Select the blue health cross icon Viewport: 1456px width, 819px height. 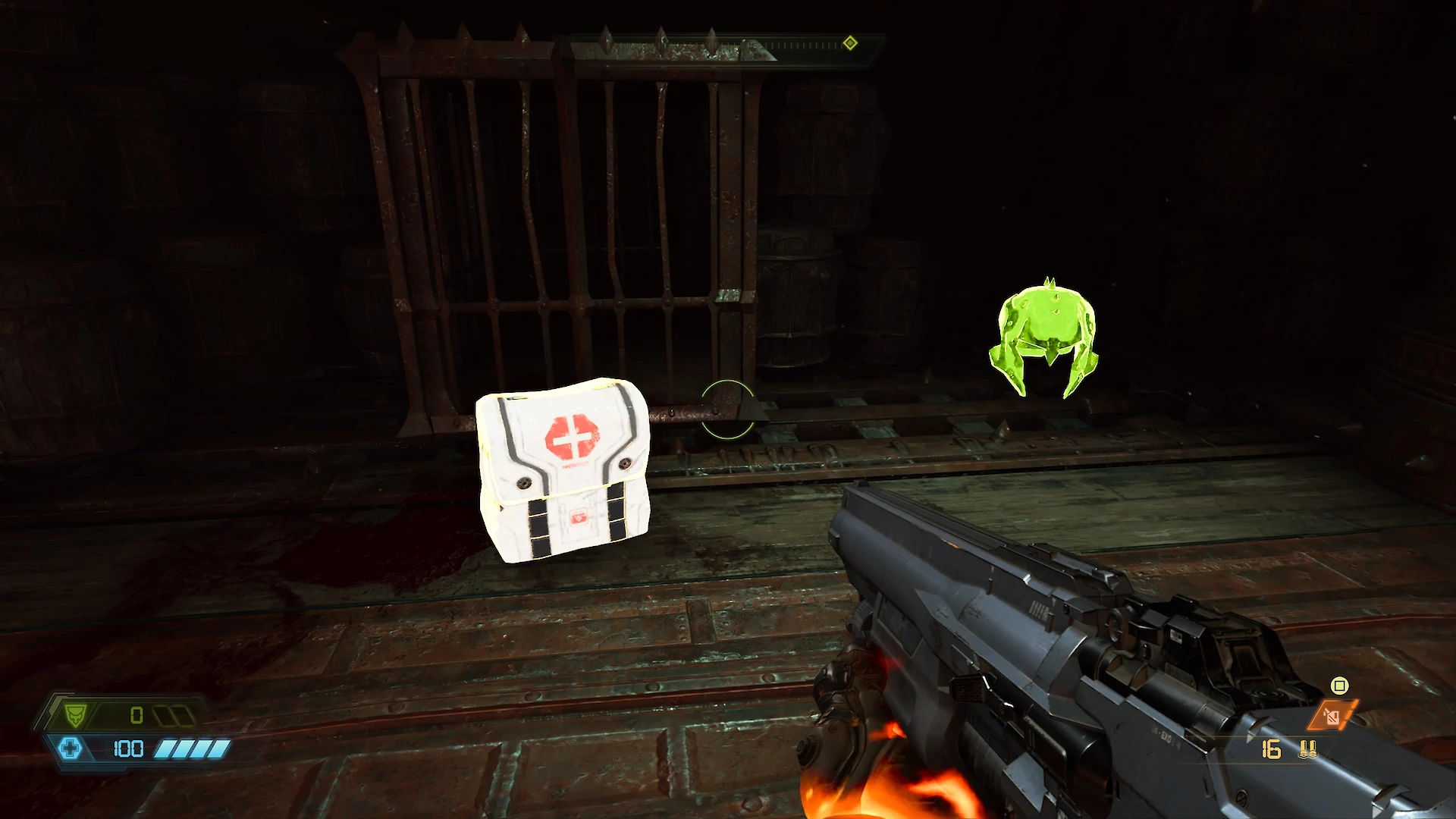coord(70,749)
